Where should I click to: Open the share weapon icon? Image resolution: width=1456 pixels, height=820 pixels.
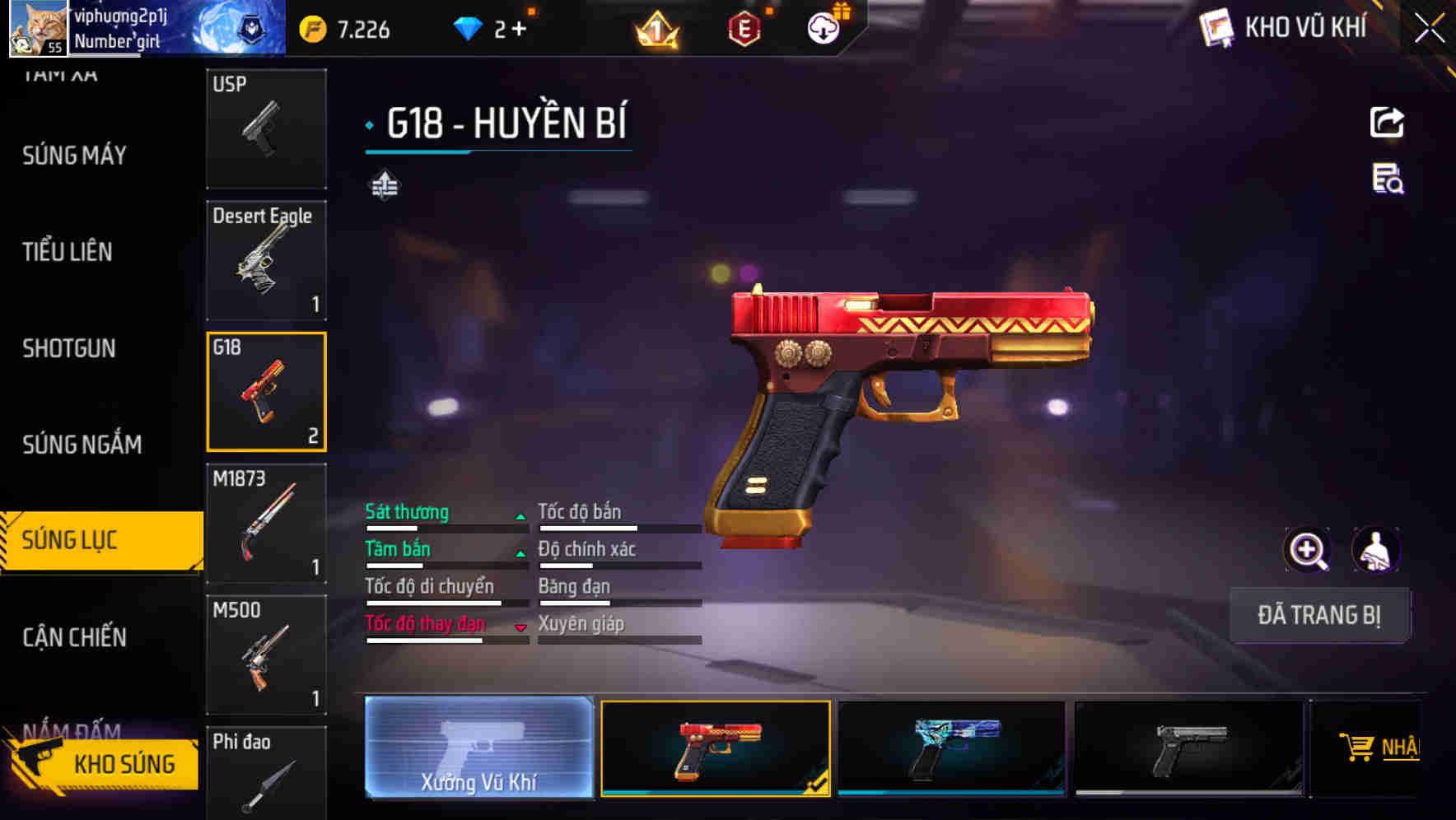(x=1386, y=122)
